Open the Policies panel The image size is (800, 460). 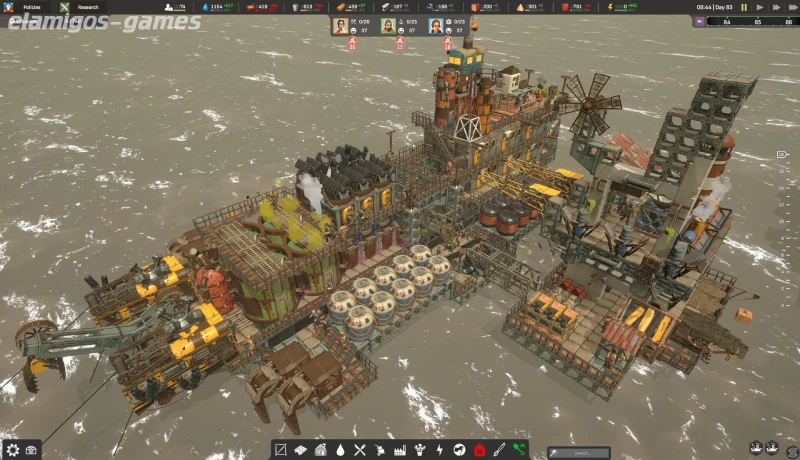pos(32,7)
